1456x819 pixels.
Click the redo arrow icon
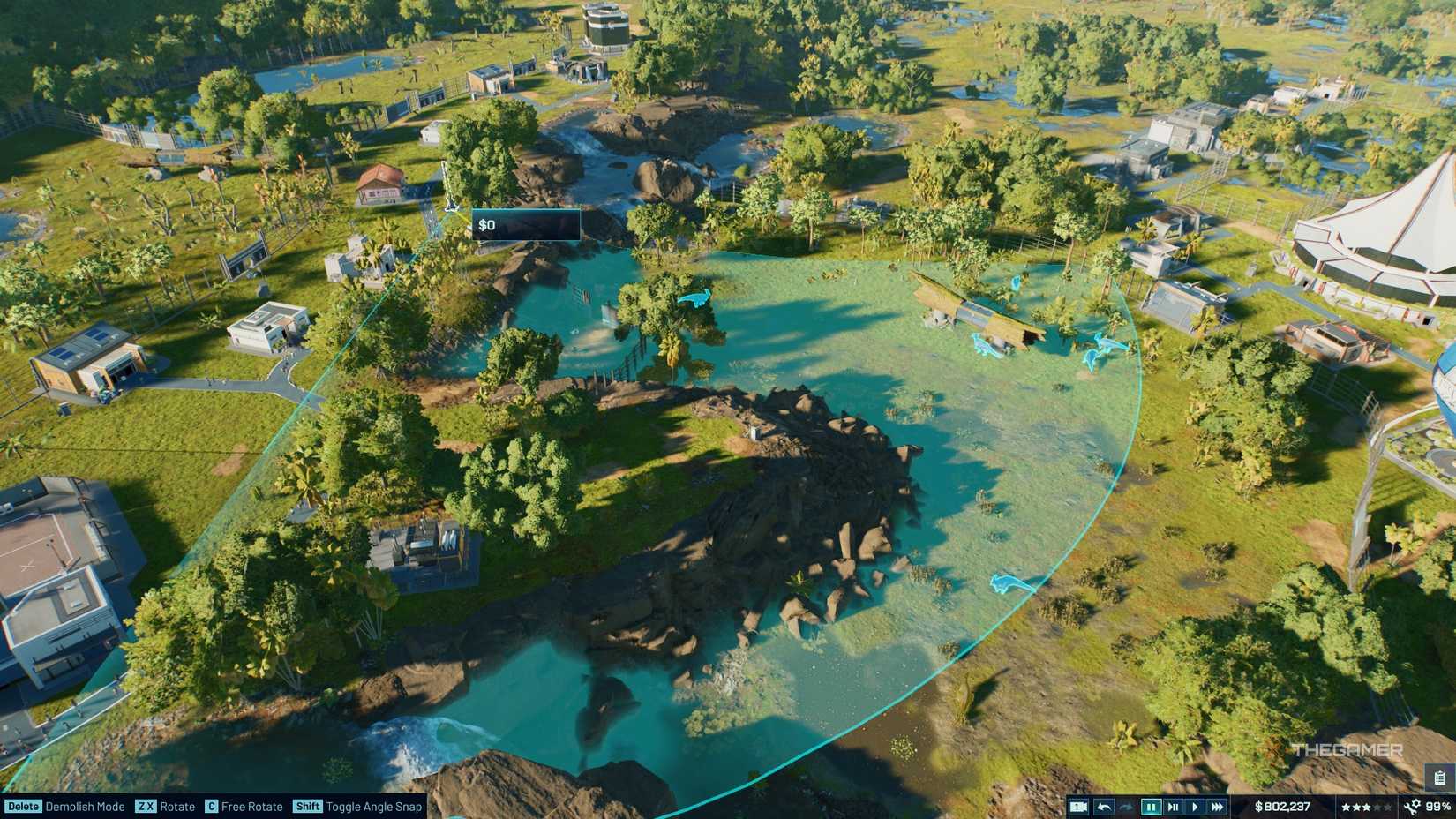(1127, 806)
